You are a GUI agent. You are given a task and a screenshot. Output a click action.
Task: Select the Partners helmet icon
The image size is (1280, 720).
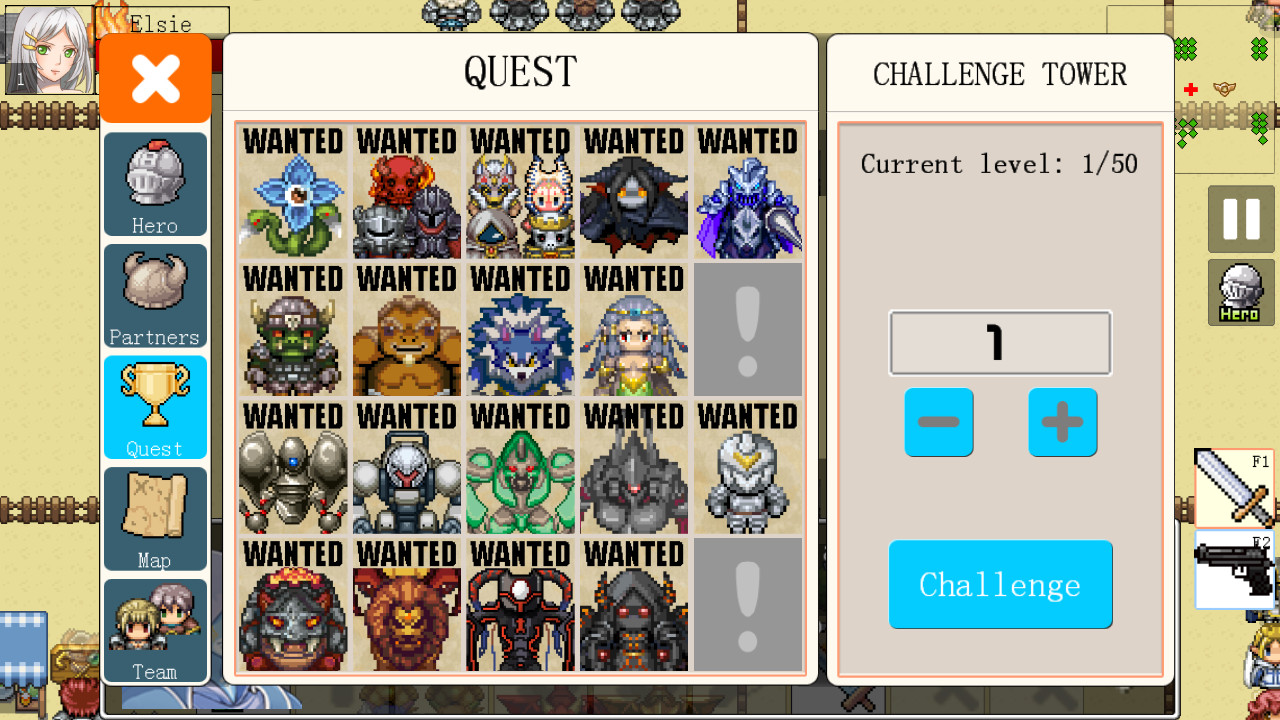pos(154,296)
